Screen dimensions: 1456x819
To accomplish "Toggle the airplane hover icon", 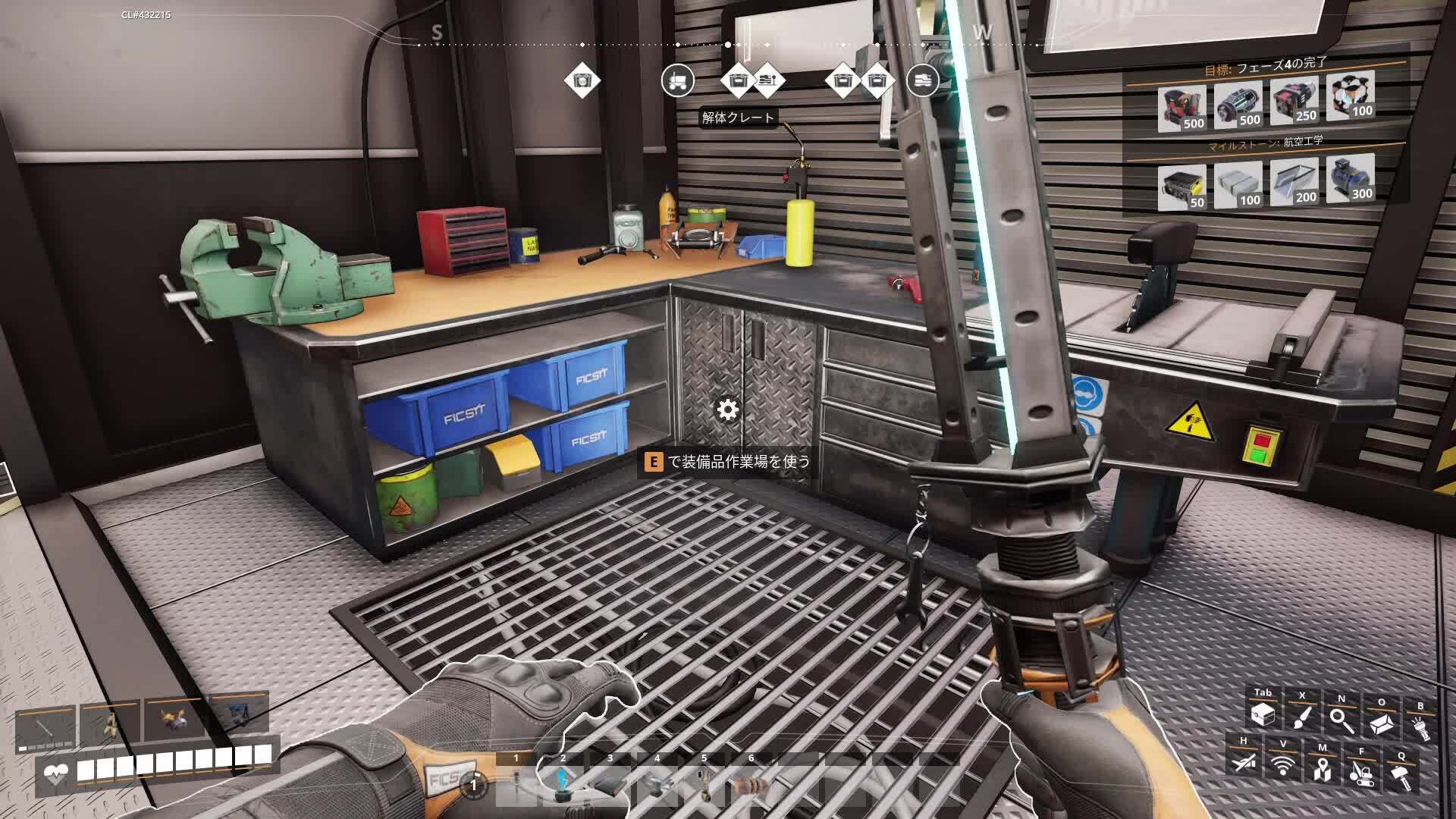I will (x=1243, y=761).
